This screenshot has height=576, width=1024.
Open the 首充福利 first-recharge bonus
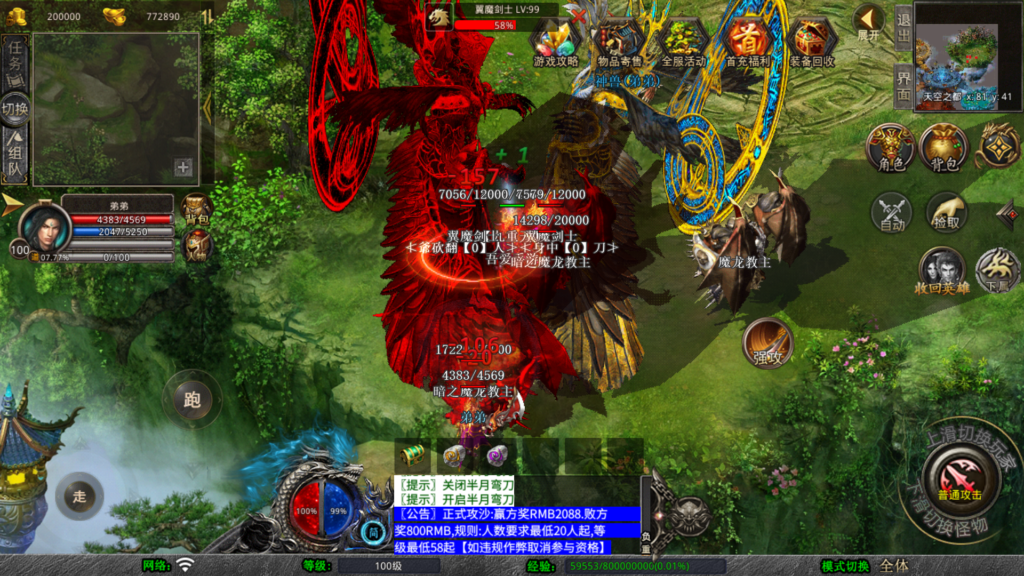747,40
